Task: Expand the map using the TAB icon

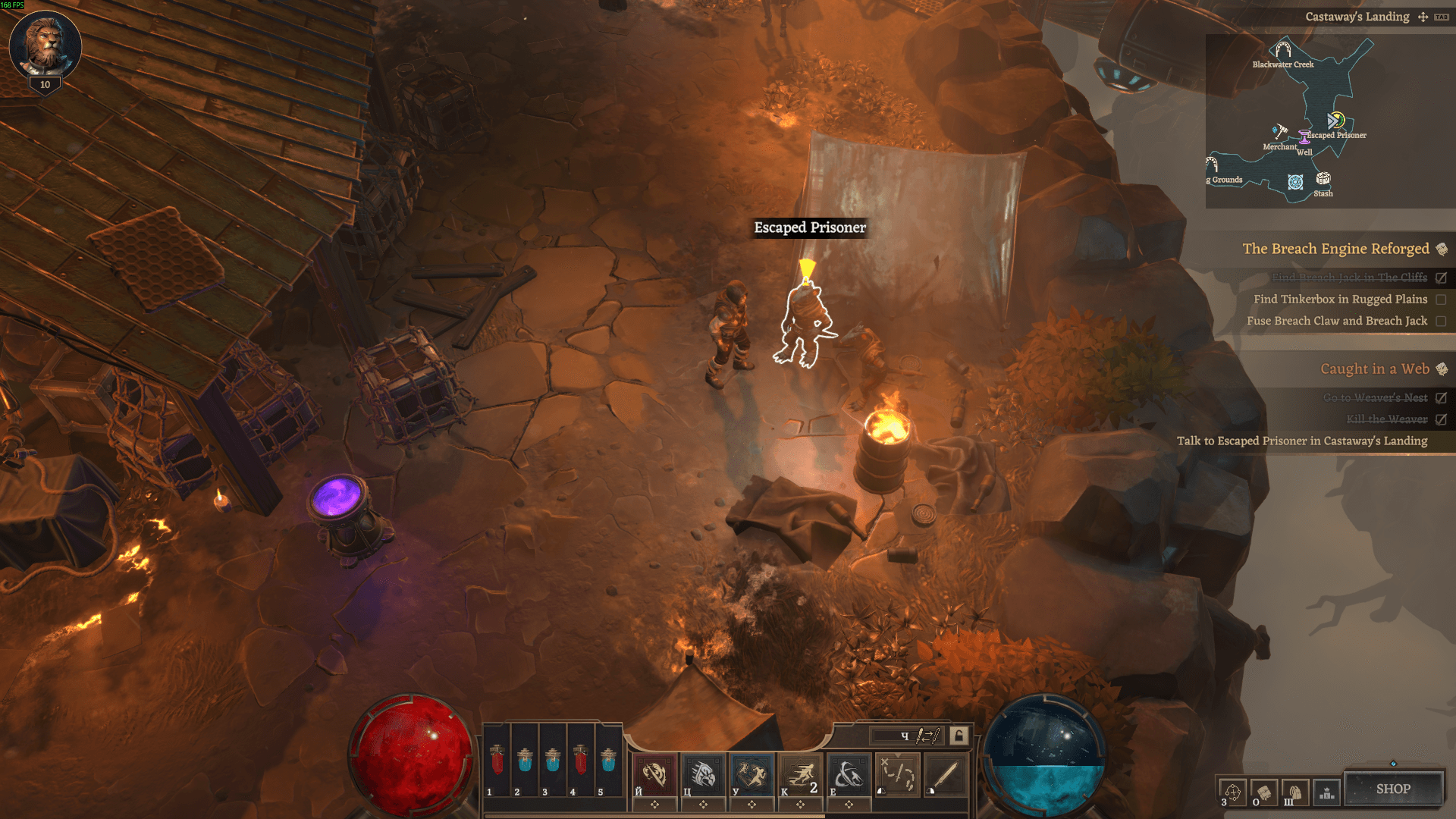Action: click(x=1442, y=17)
